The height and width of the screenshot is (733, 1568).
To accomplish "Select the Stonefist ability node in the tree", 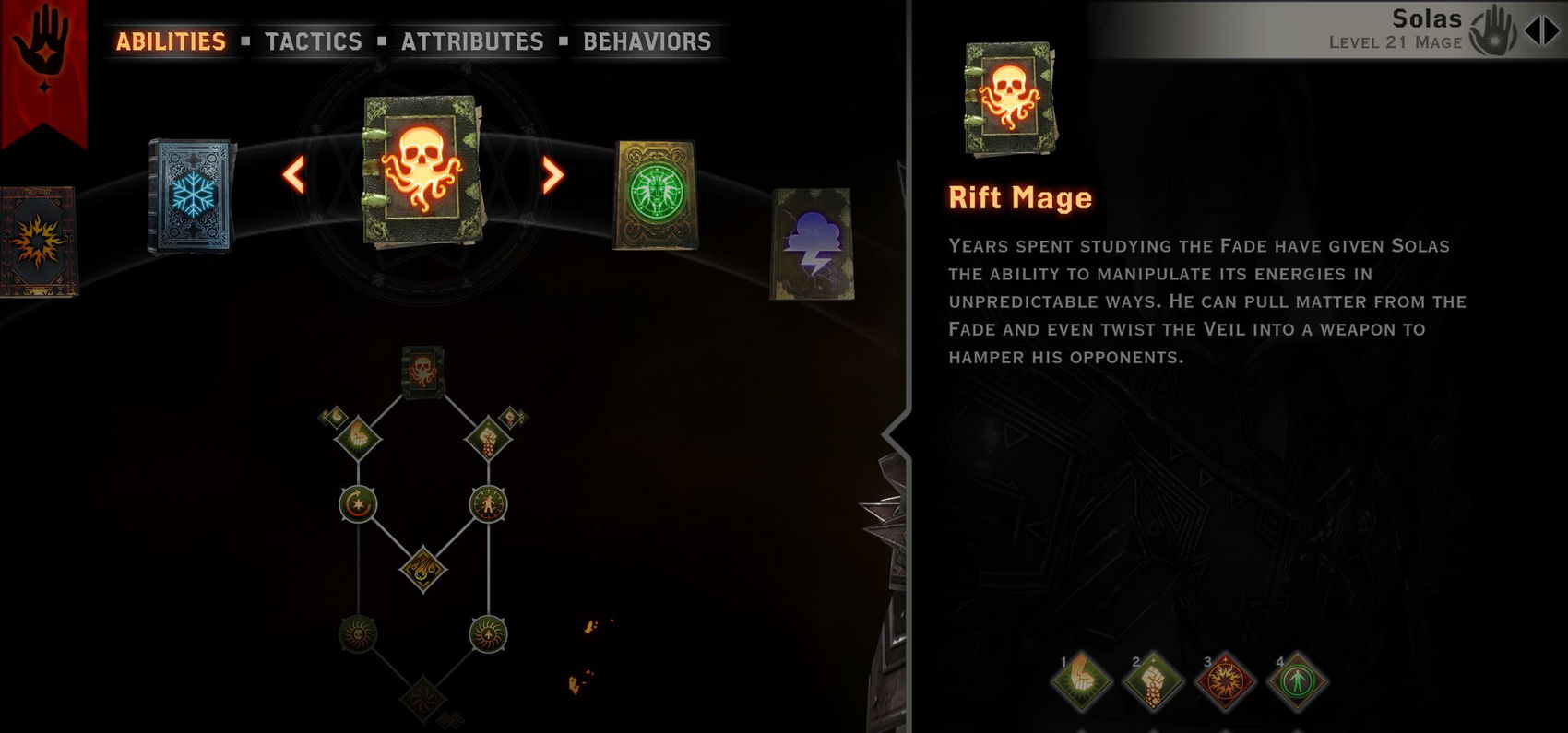I will coord(489,436).
